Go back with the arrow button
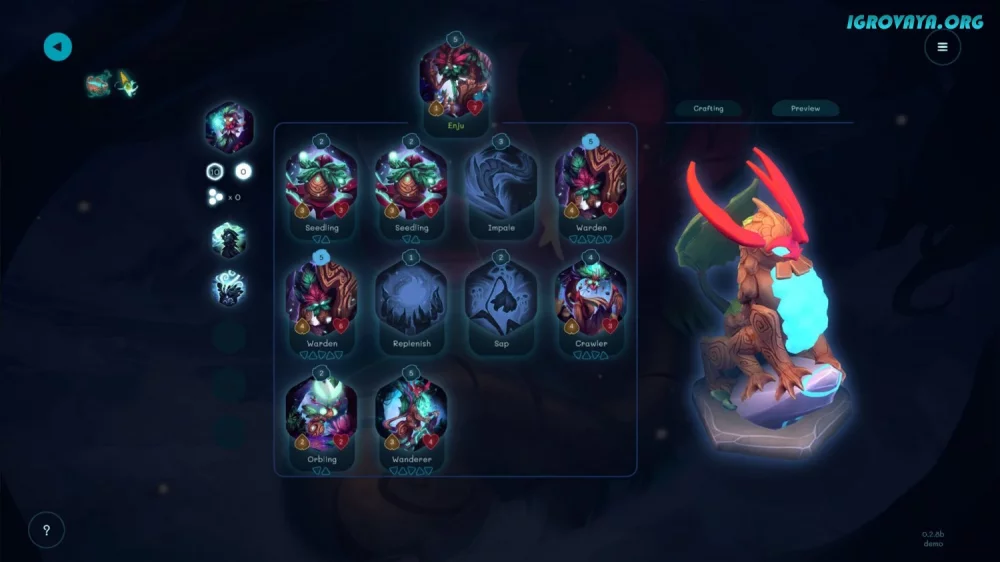Screen dimensions: 1000x562 pyautogui.click(x=58, y=46)
